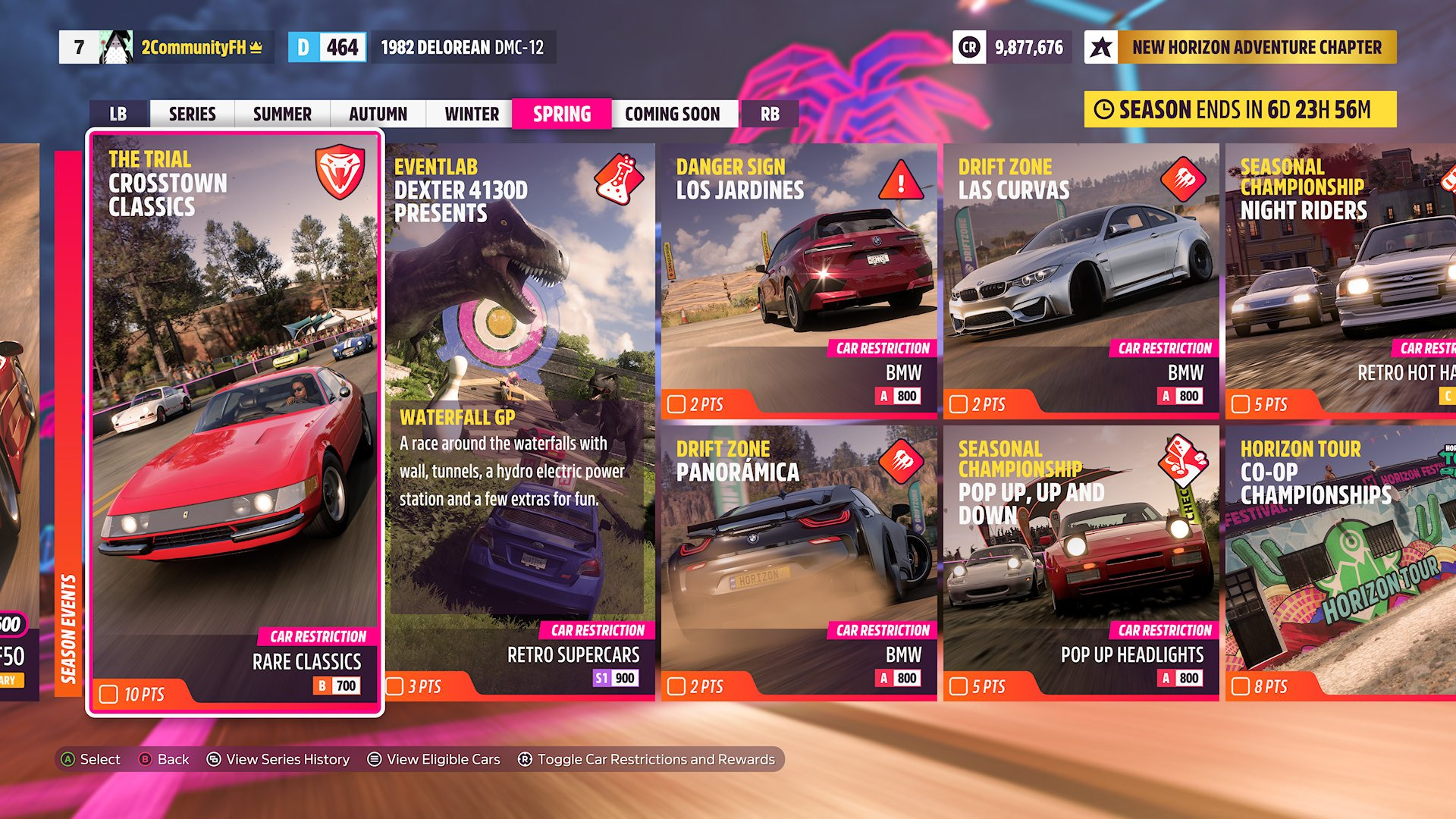Switch to the Series tab
Image resolution: width=1456 pixels, height=819 pixels.
coord(192,114)
